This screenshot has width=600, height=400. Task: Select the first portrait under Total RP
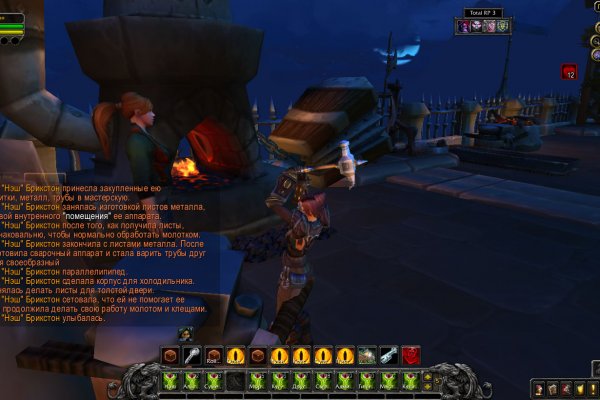[464, 26]
